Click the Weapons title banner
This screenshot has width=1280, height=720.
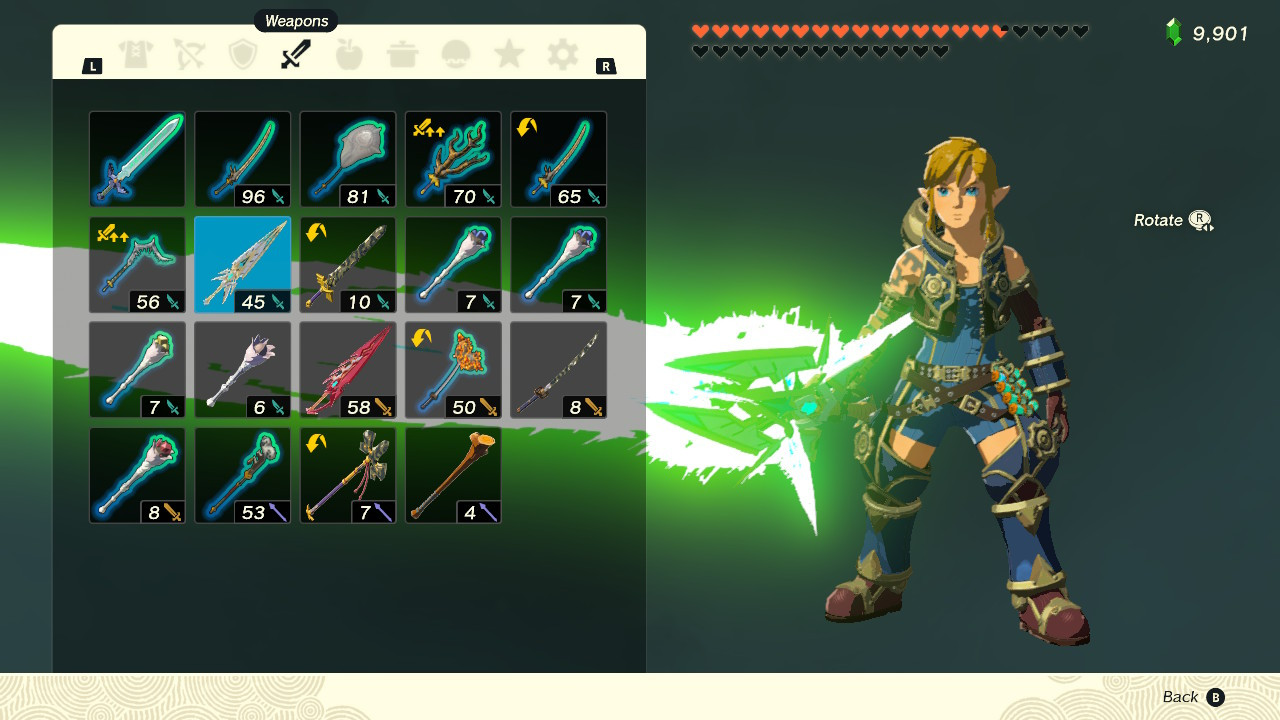(x=295, y=20)
